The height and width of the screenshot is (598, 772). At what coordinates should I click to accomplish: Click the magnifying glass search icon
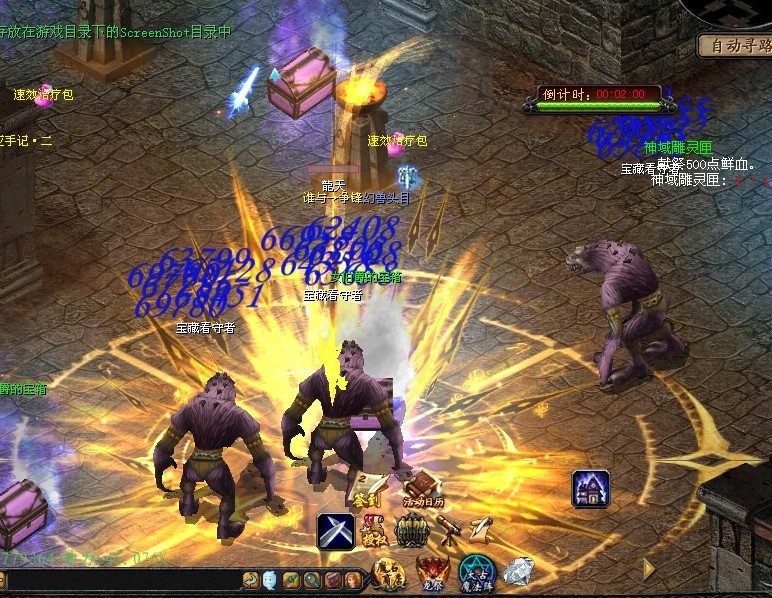click(313, 580)
